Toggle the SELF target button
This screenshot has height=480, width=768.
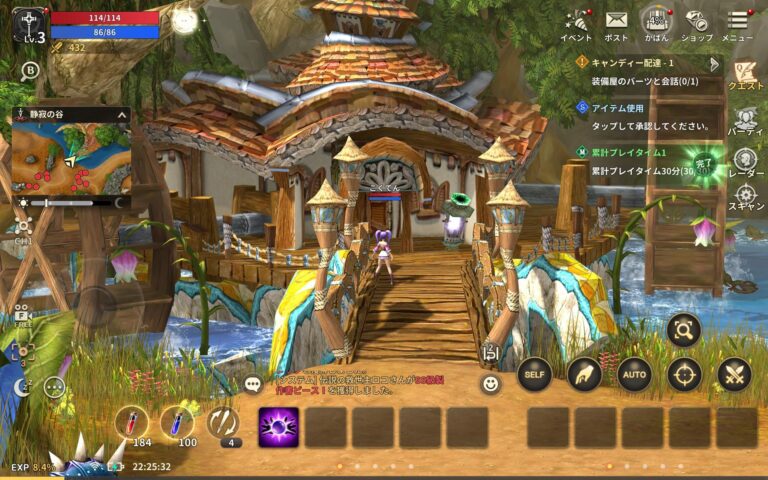click(535, 374)
